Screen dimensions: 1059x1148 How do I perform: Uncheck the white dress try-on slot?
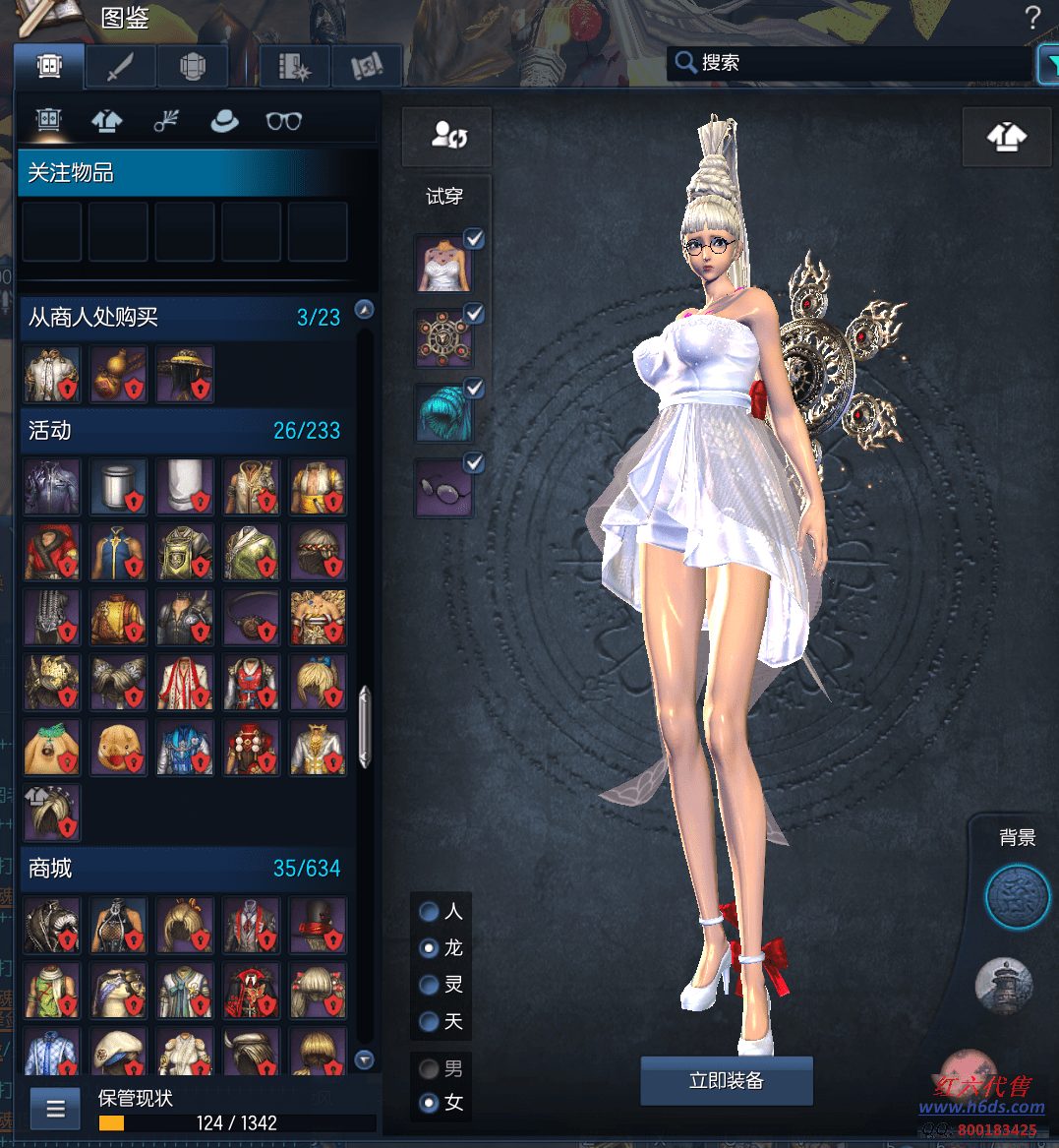pos(474,239)
